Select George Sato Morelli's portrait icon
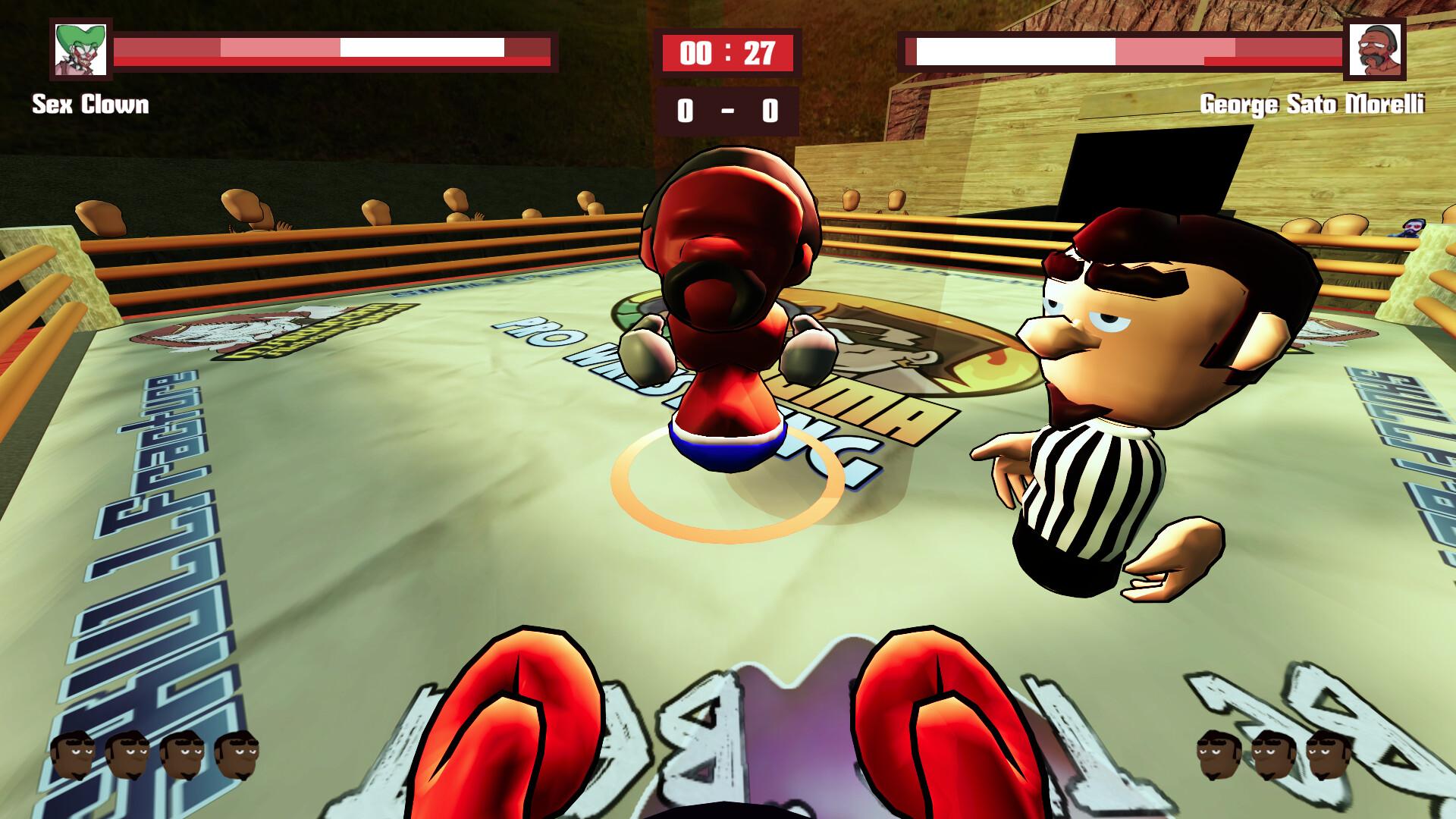Viewport: 1456px width, 819px height. [1376, 51]
